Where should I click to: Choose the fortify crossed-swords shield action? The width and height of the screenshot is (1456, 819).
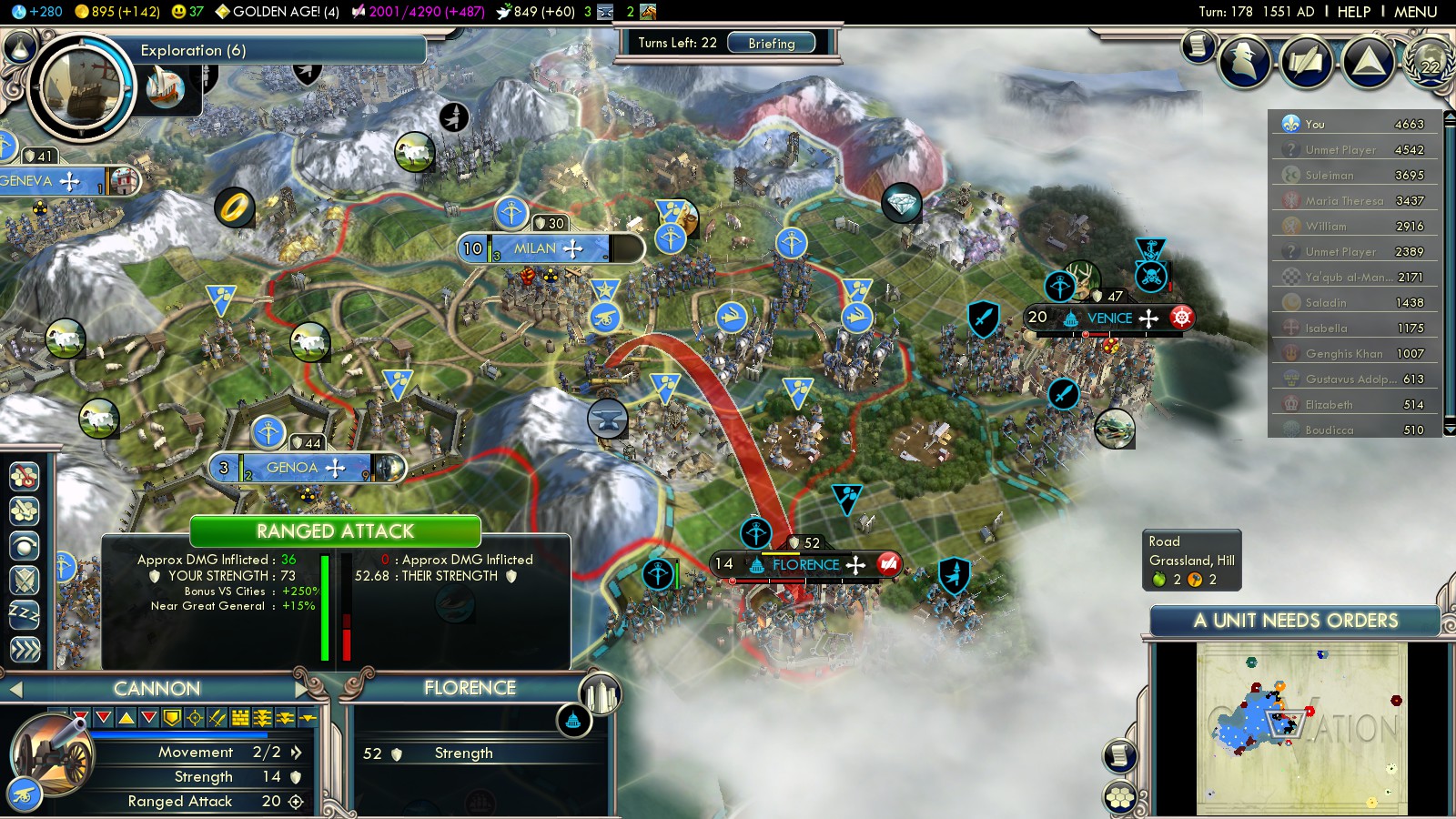coord(25,580)
